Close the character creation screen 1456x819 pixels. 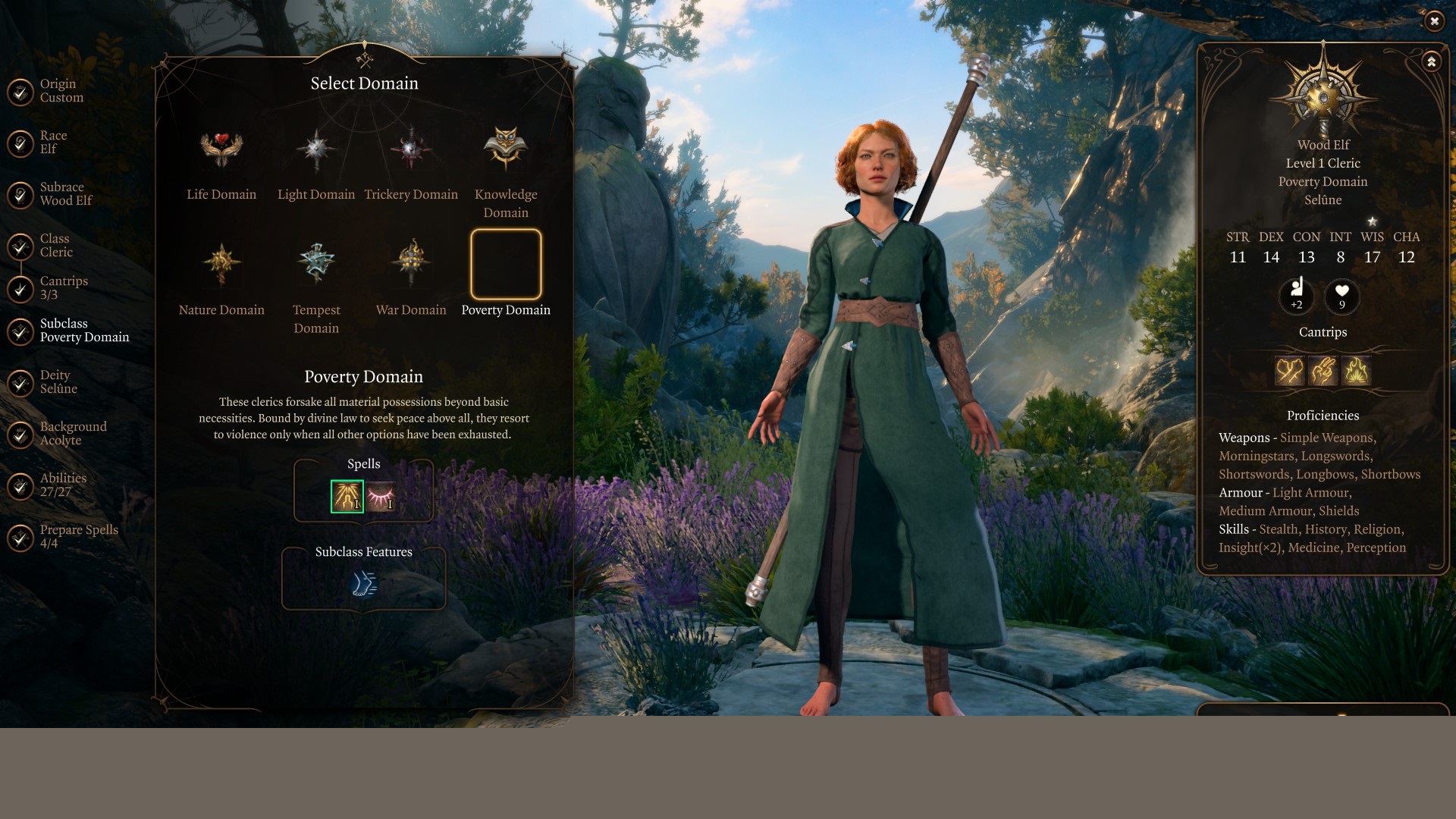coord(1434,21)
